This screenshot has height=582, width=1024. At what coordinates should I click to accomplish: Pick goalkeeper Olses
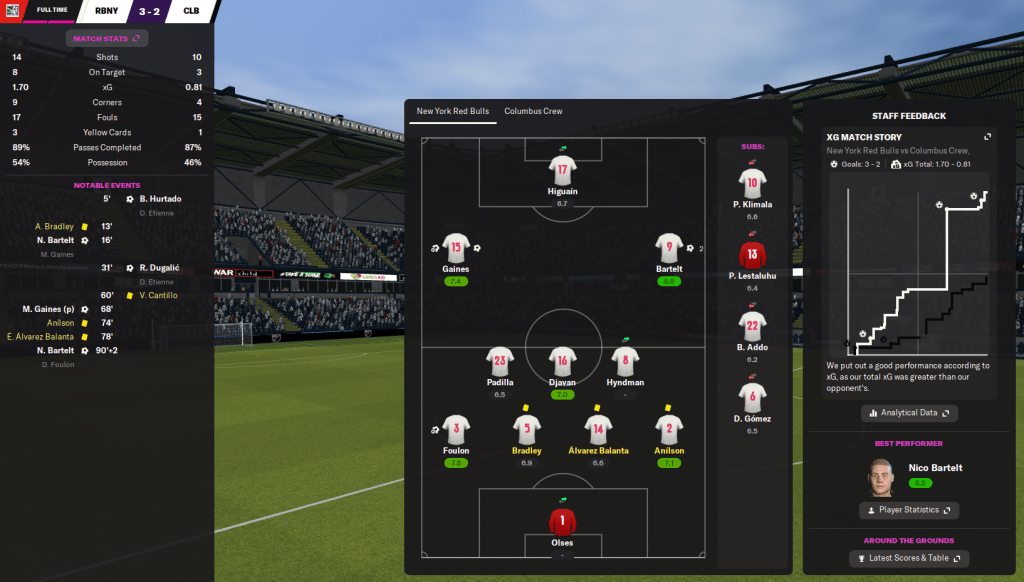click(563, 523)
